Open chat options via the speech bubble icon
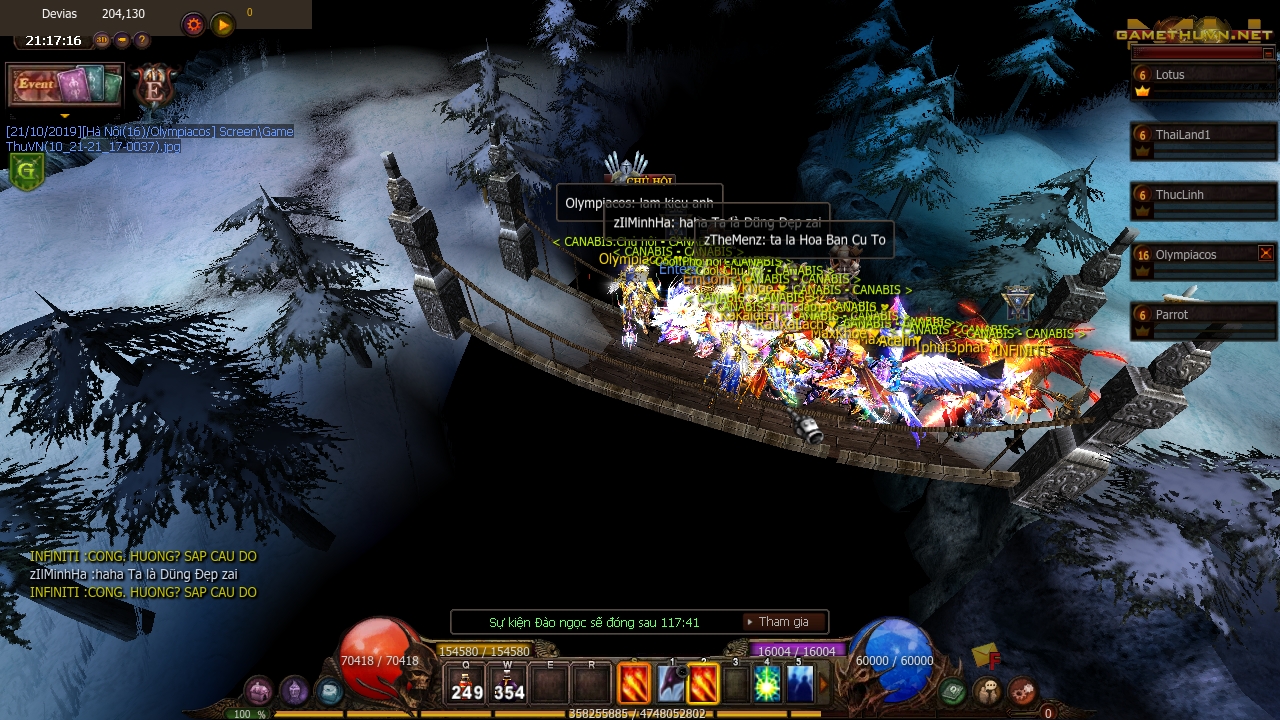This screenshot has height=720, width=1280. point(987,689)
